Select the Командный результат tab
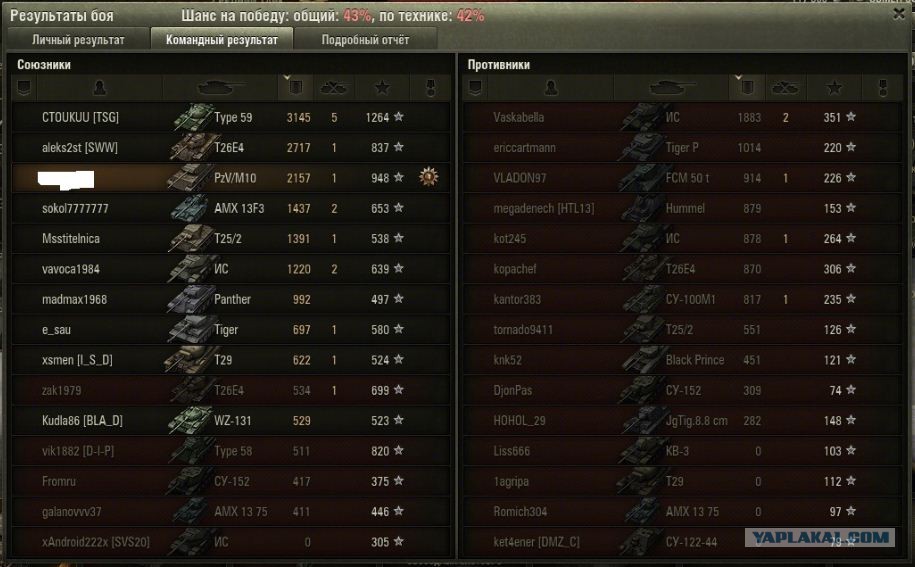Screen dimensions: 915x567 221,40
